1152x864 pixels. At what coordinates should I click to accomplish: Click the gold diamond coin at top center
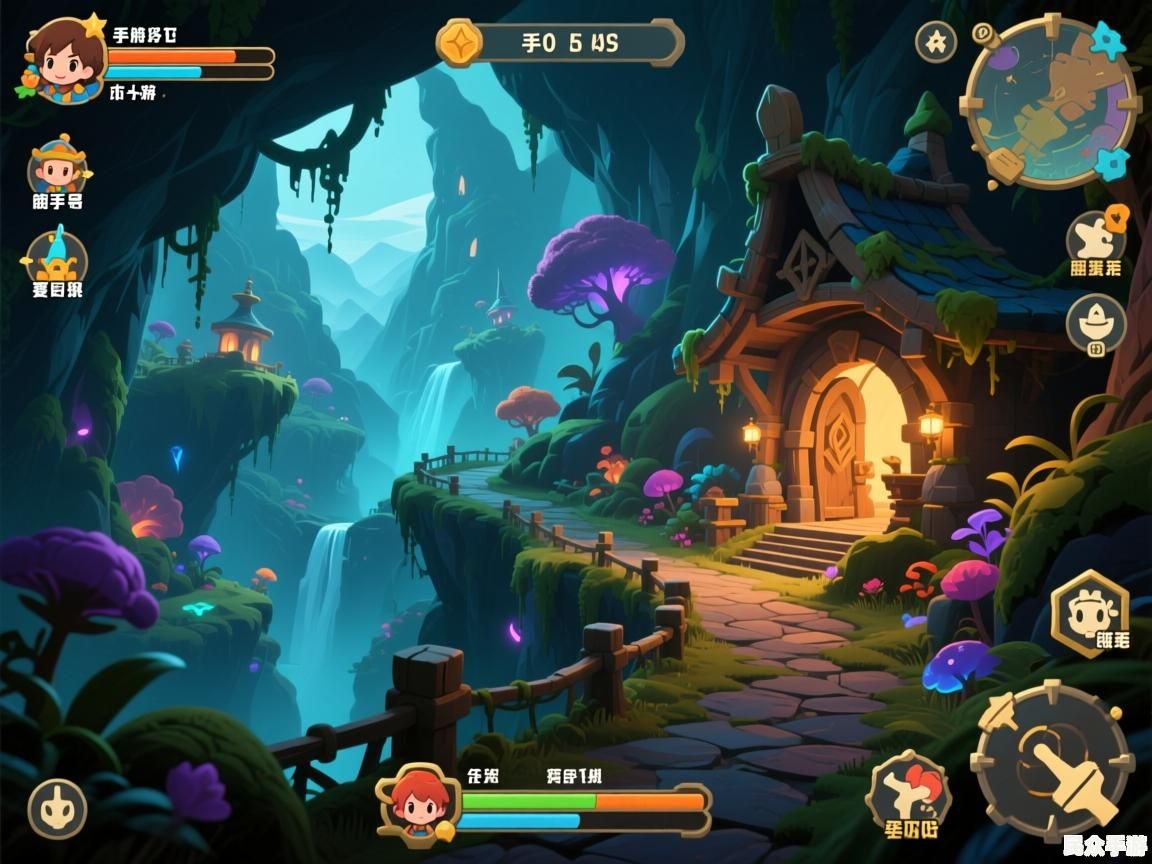click(x=461, y=43)
